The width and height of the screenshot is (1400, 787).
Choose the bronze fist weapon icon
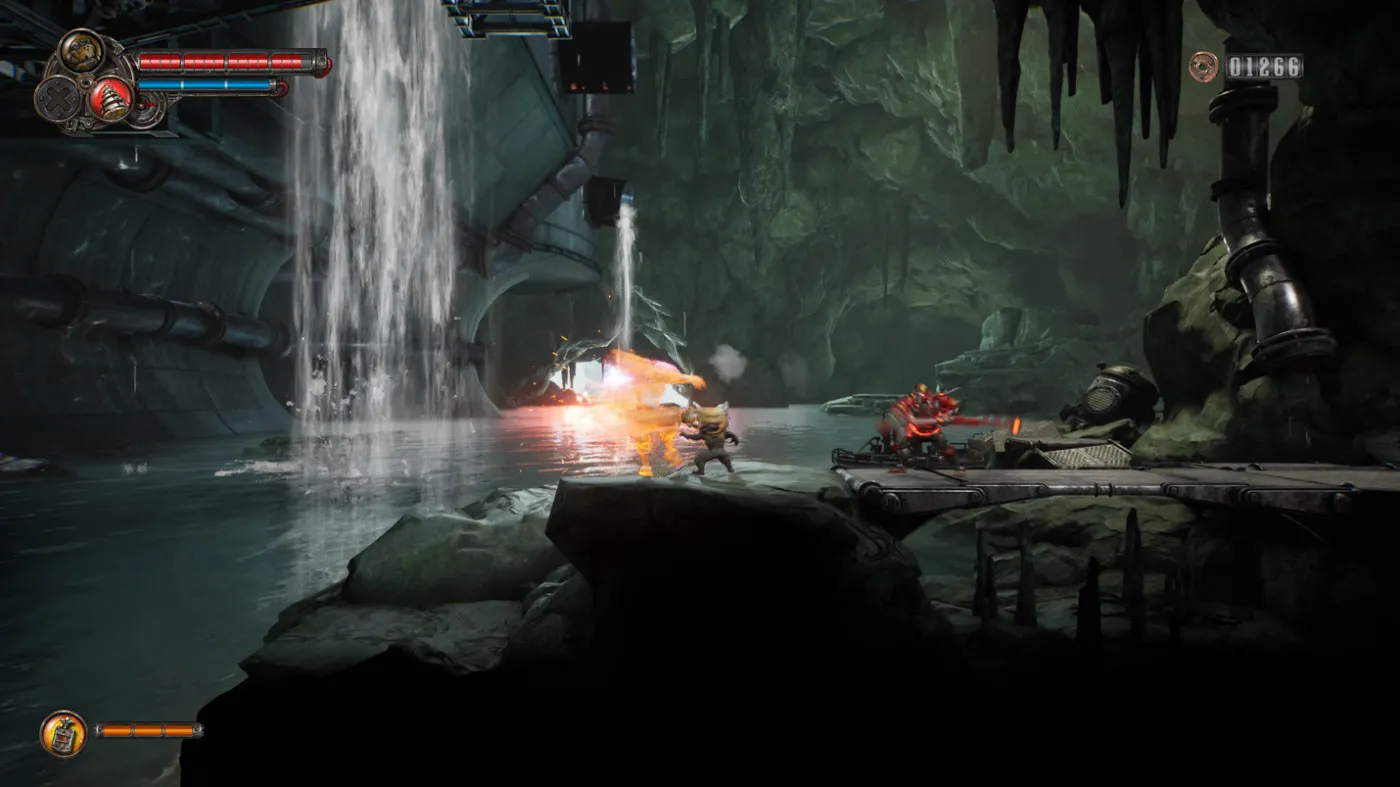pos(81,51)
